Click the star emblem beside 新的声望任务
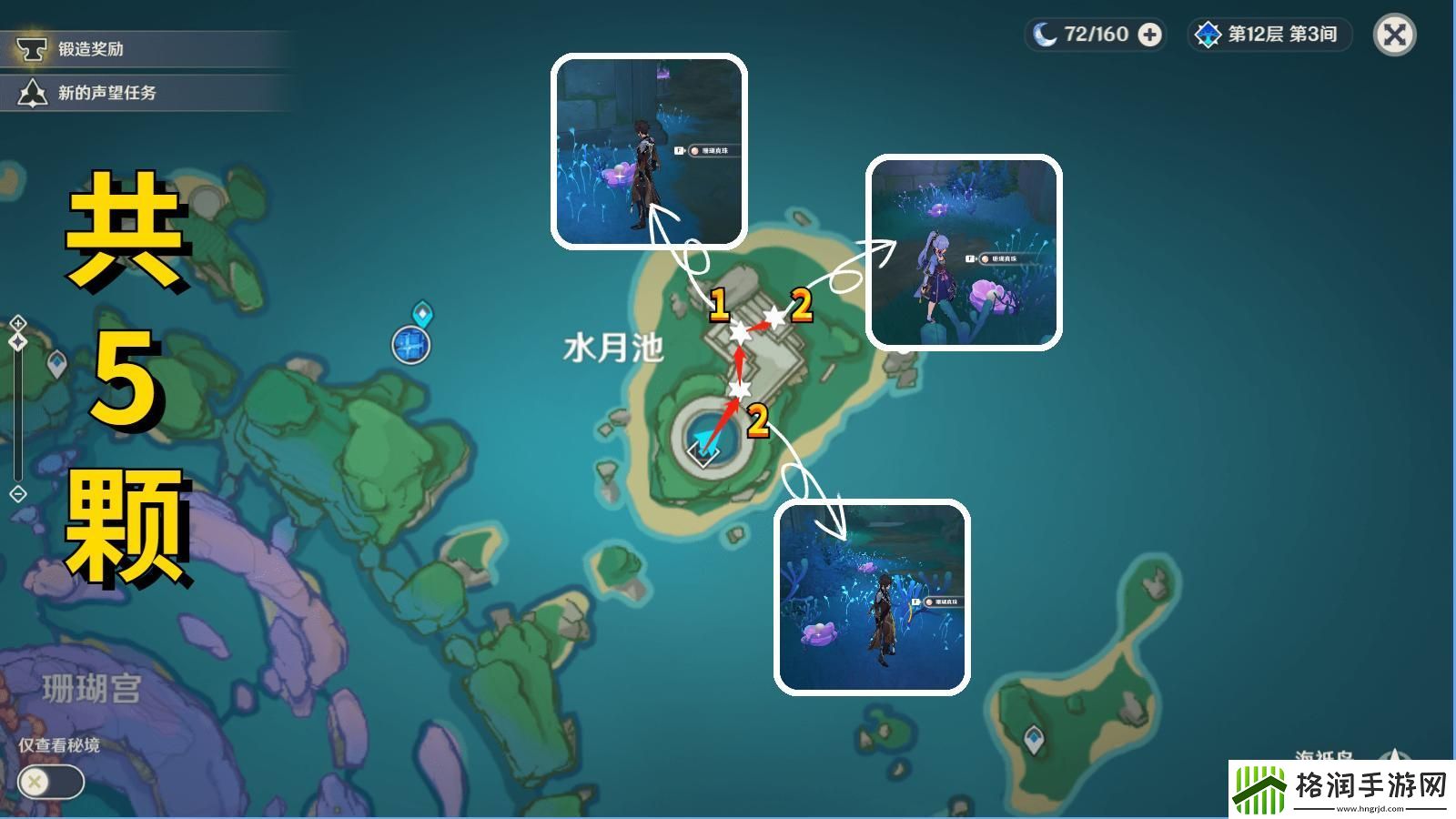This screenshot has width=1456, height=819. point(33,89)
